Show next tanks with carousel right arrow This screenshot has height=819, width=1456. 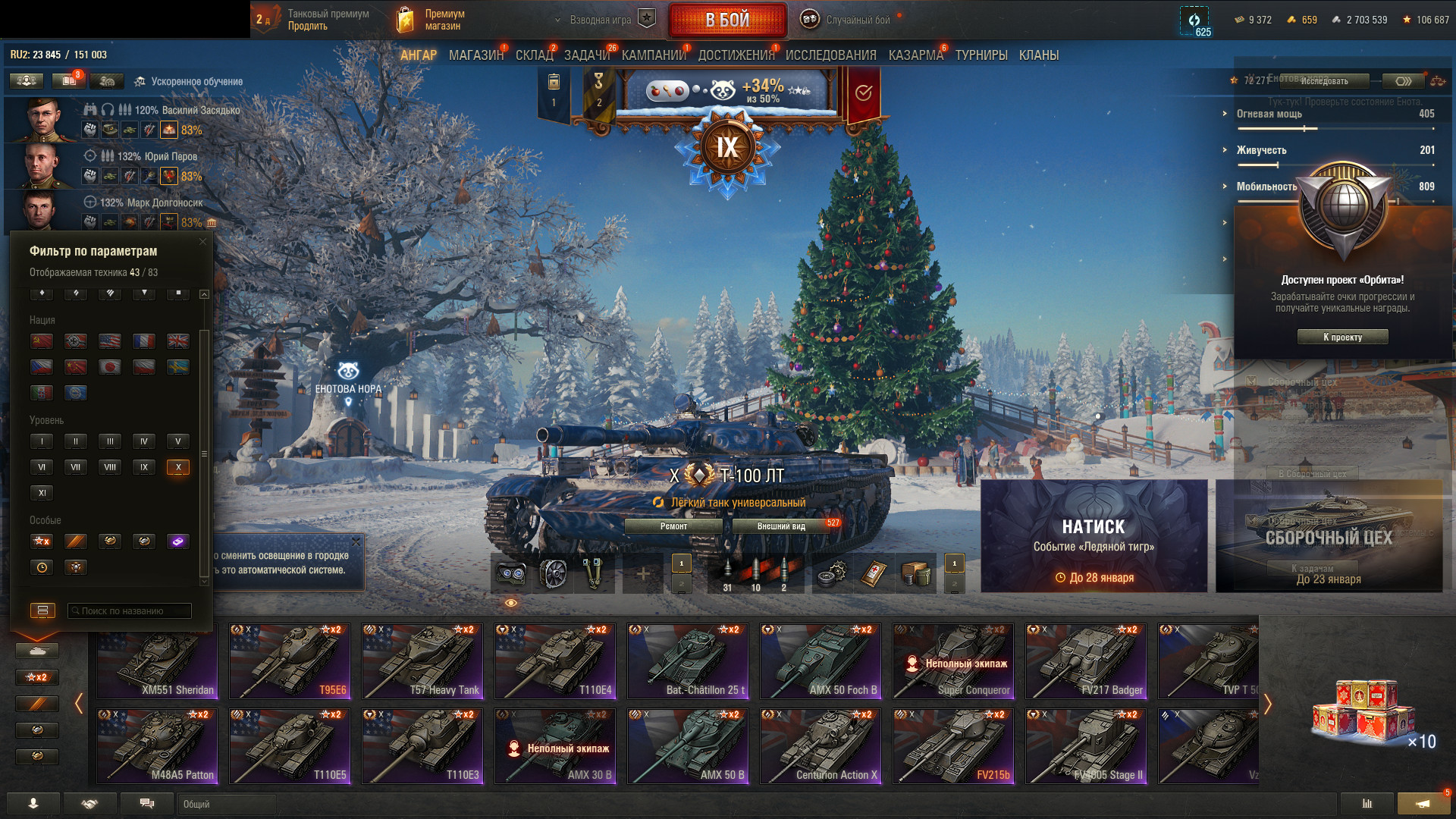(1267, 704)
